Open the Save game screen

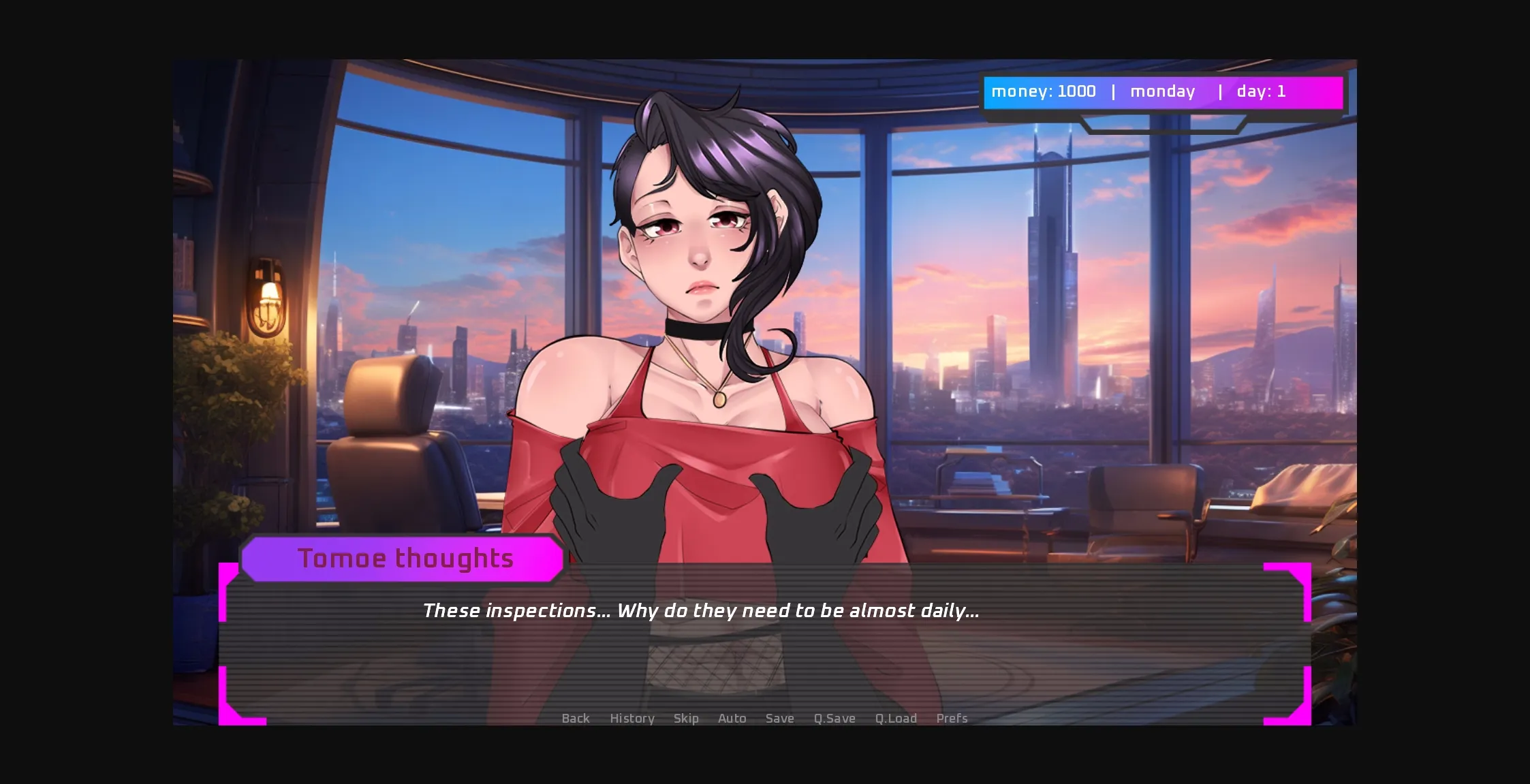coord(780,719)
